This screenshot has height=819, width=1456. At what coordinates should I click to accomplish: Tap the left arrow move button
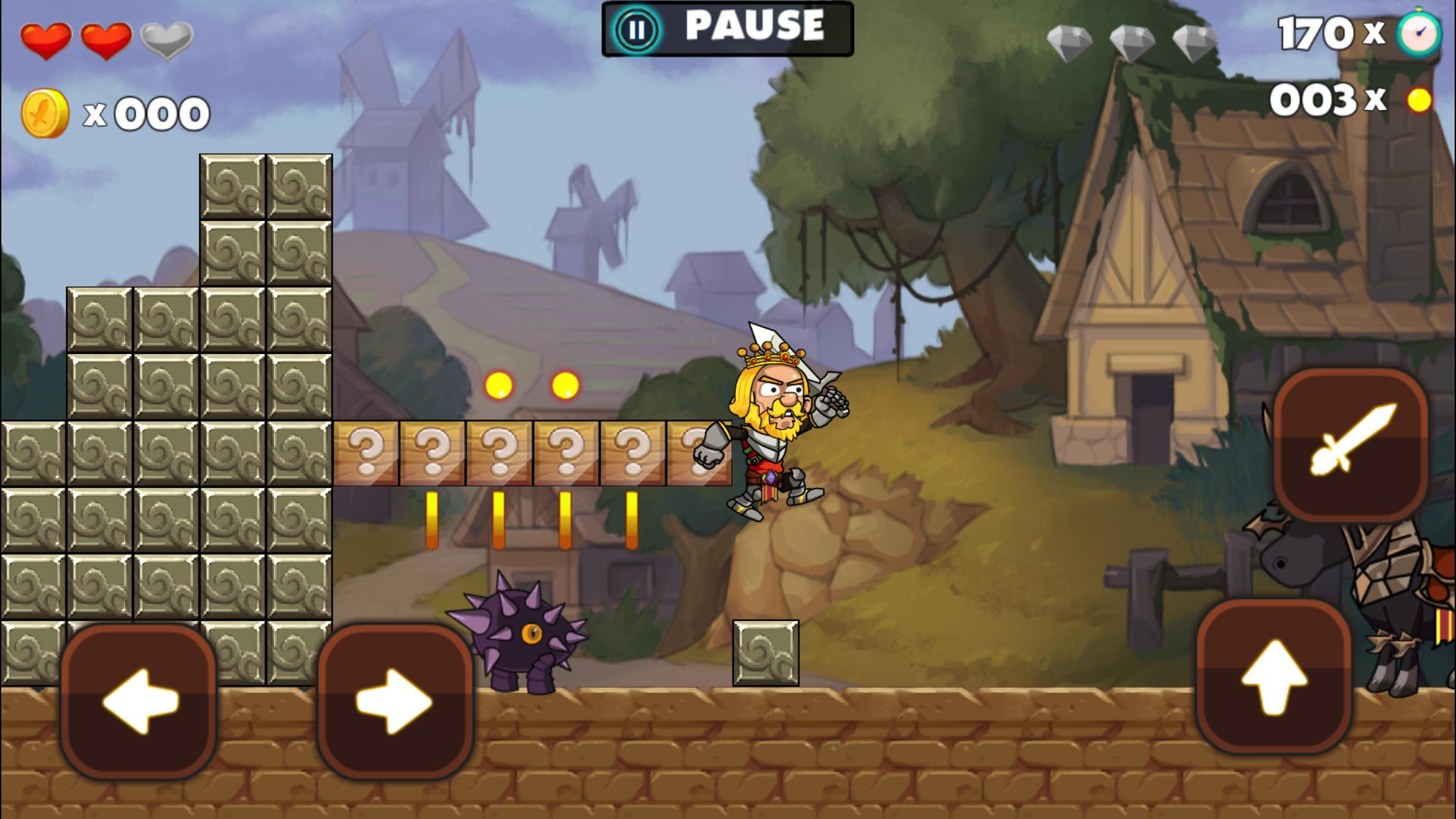pyautogui.click(x=138, y=701)
